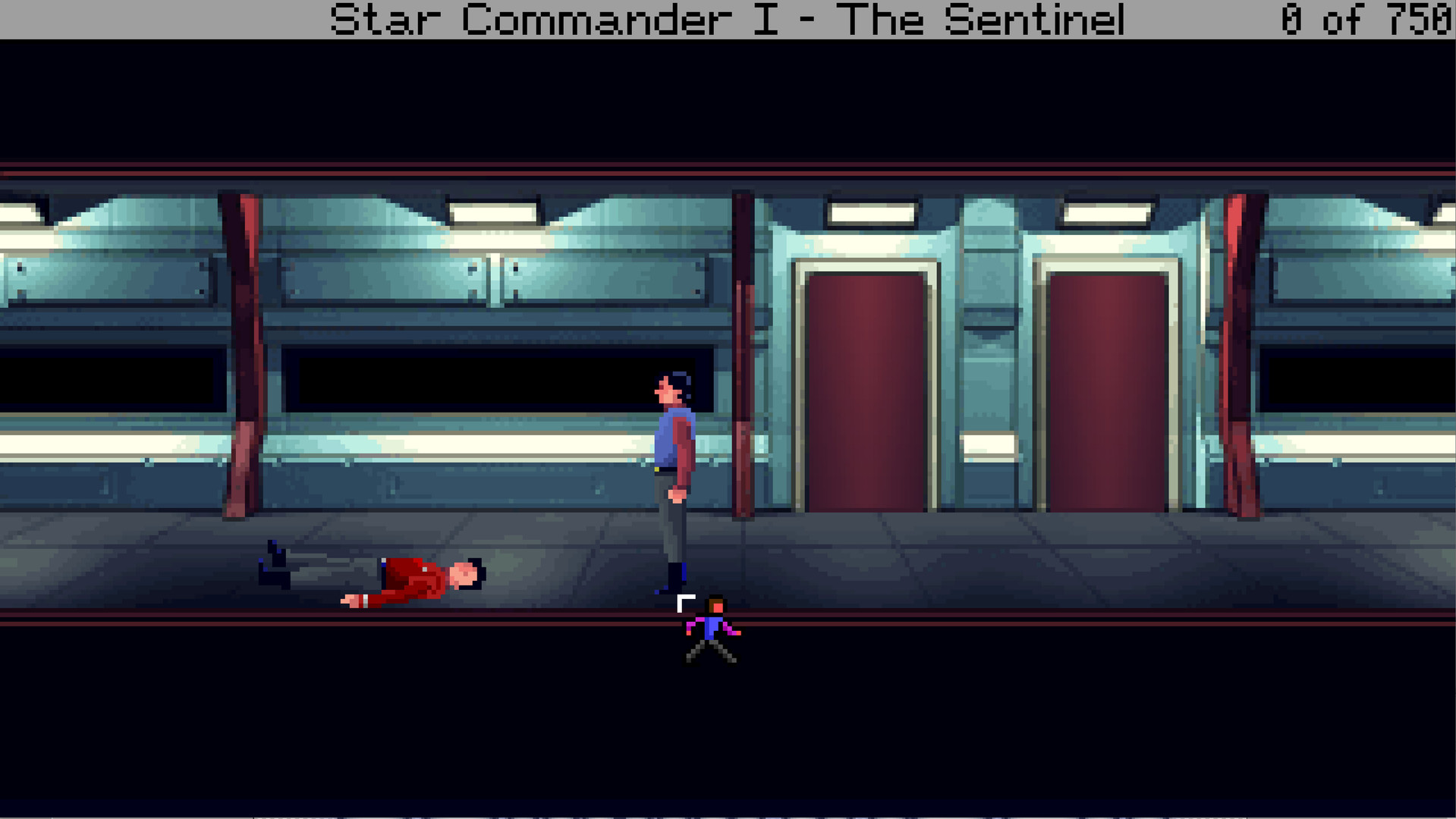This screenshot has width=1456, height=819.
Task: Open the right maroon sliding door
Action: tap(1108, 387)
